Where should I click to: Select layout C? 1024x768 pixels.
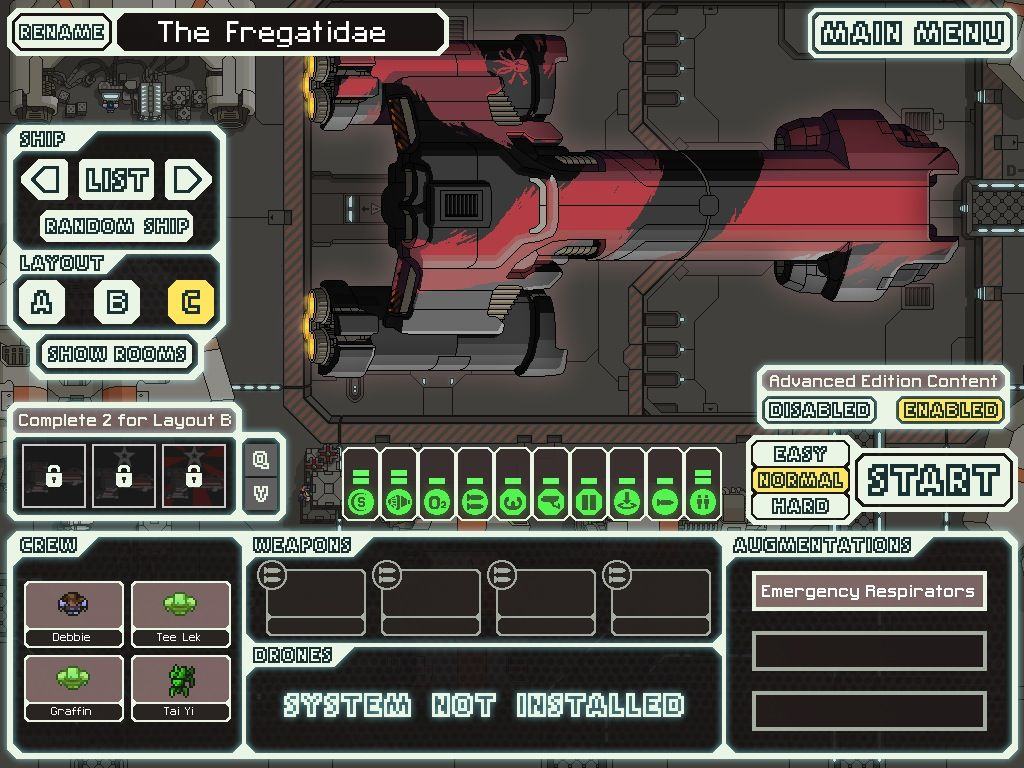point(191,302)
